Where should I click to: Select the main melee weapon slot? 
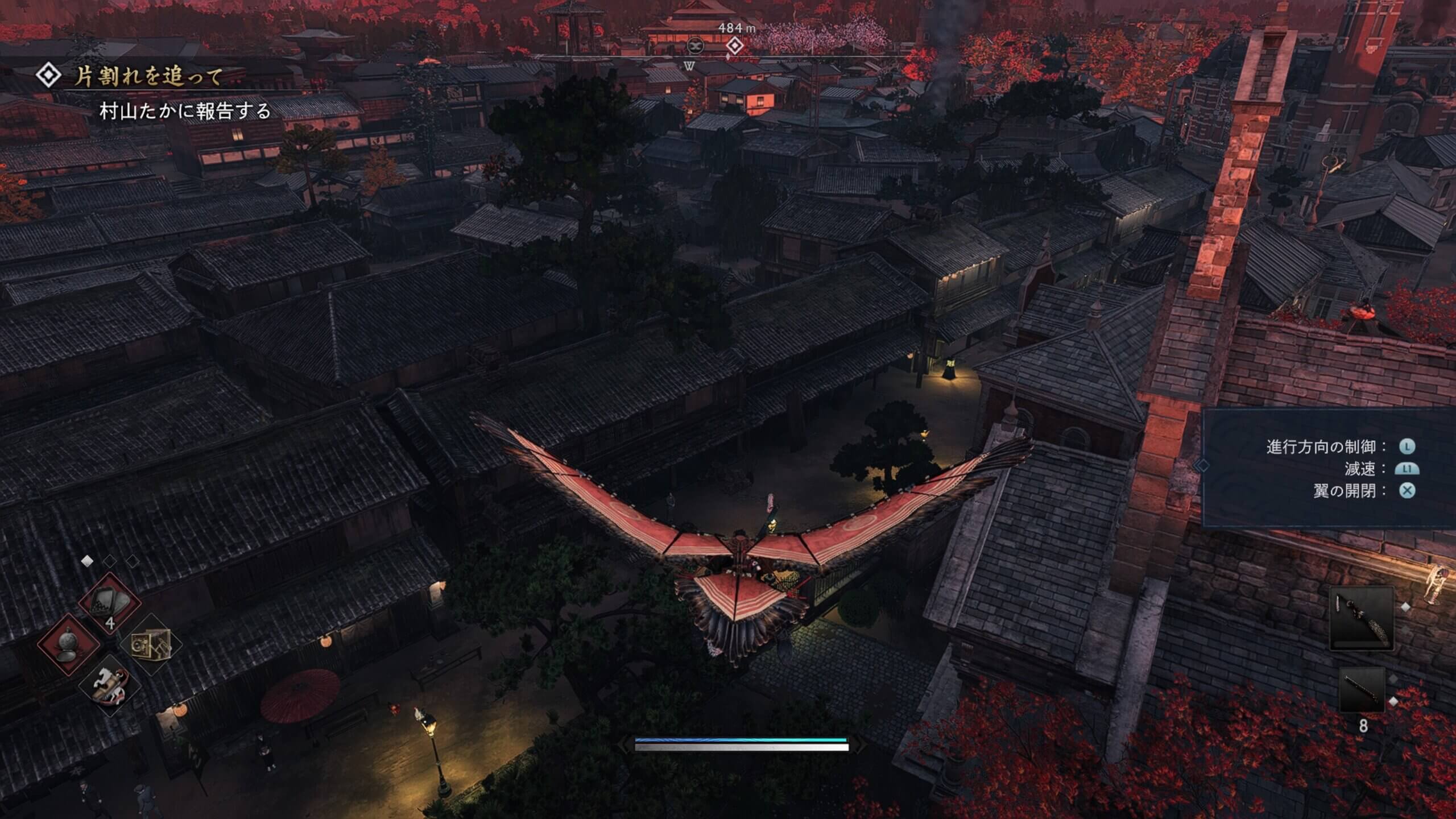click(1361, 619)
